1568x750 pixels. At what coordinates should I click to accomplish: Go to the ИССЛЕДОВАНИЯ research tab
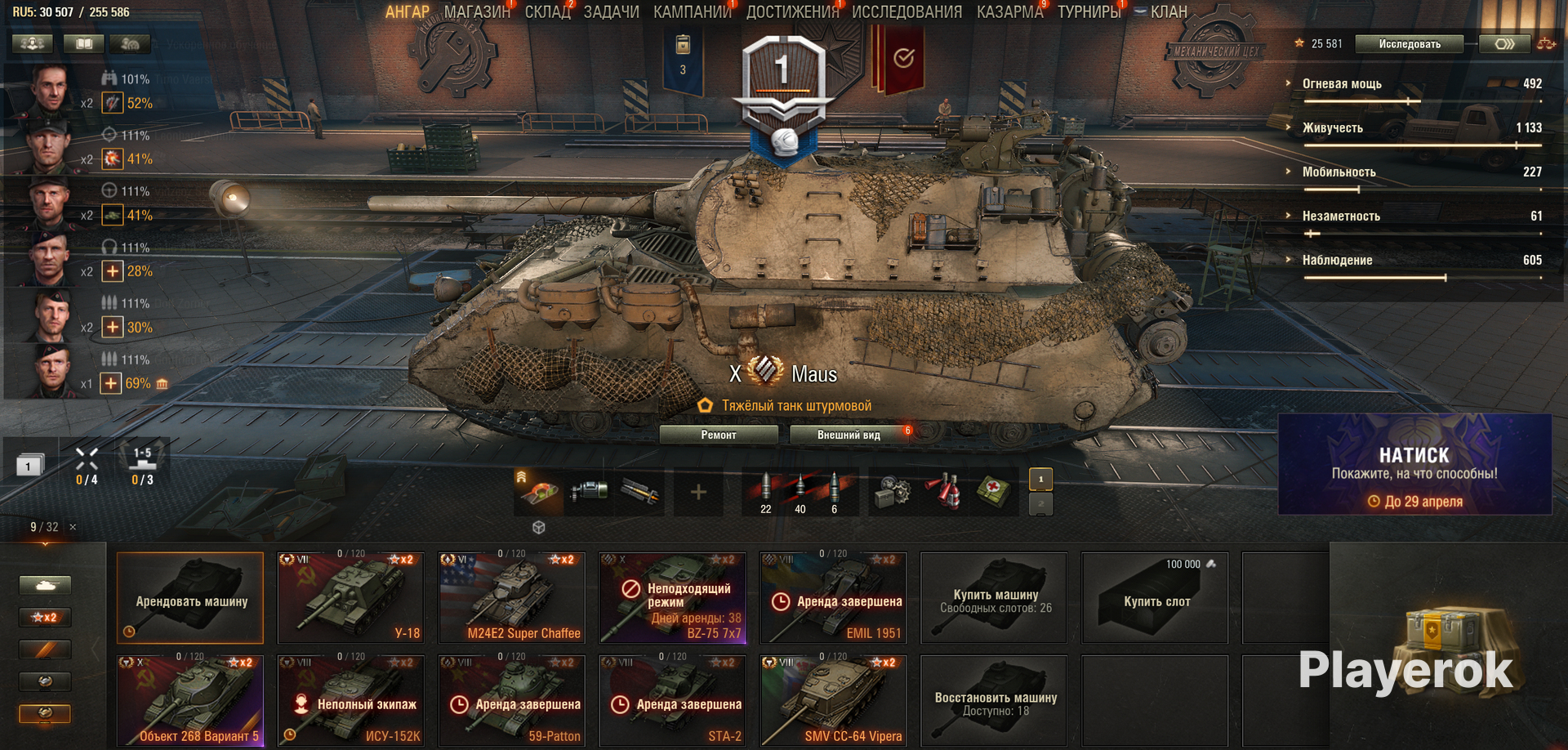906,12
